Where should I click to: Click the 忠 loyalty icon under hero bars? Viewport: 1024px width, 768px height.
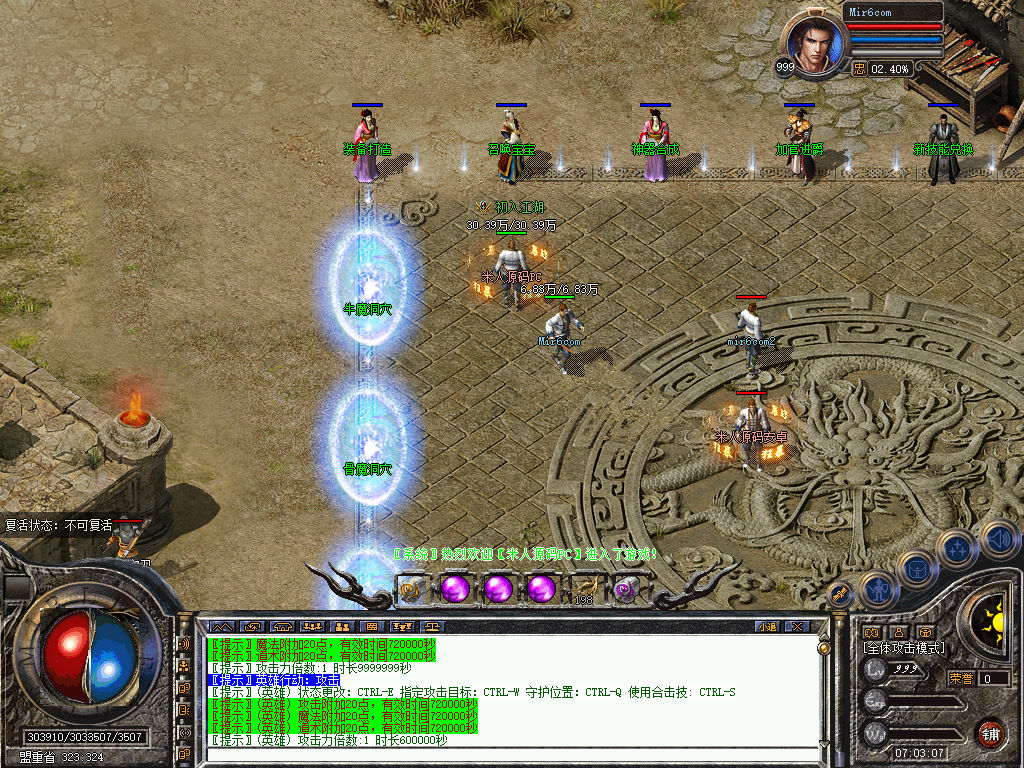click(860, 68)
